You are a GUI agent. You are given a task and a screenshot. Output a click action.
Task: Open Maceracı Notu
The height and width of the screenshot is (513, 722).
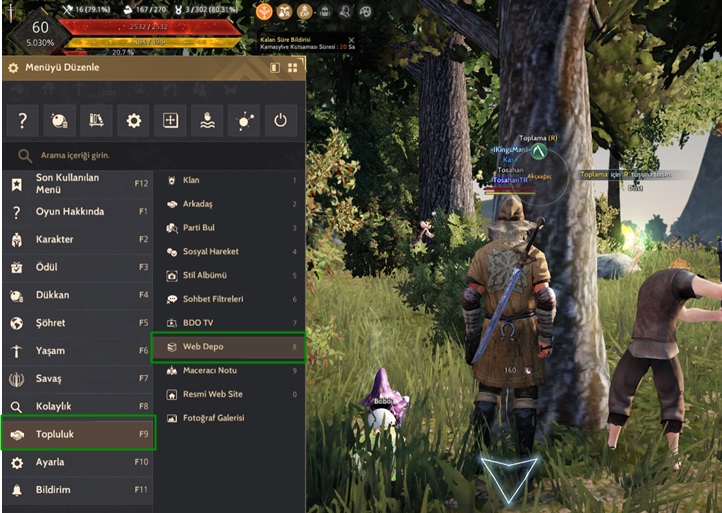[228, 371]
